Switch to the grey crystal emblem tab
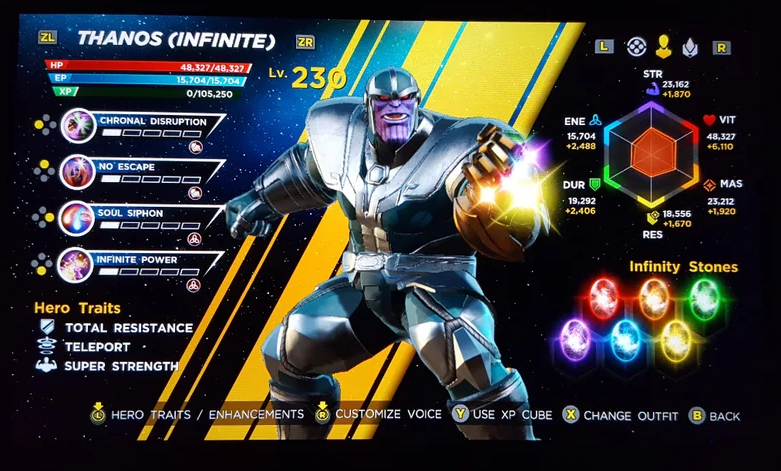 coord(689,47)
